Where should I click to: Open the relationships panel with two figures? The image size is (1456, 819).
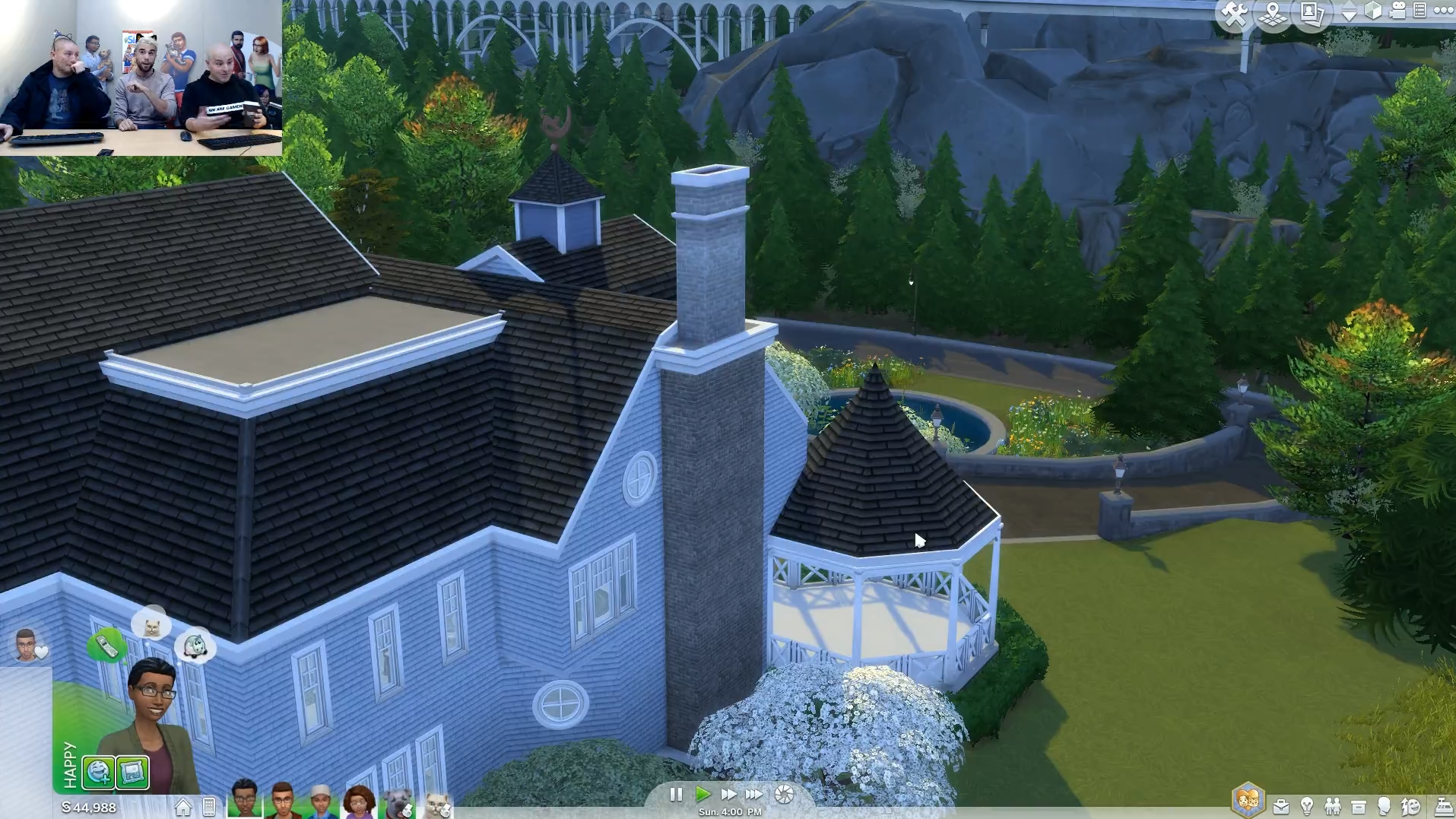(x=1333, y=806)
